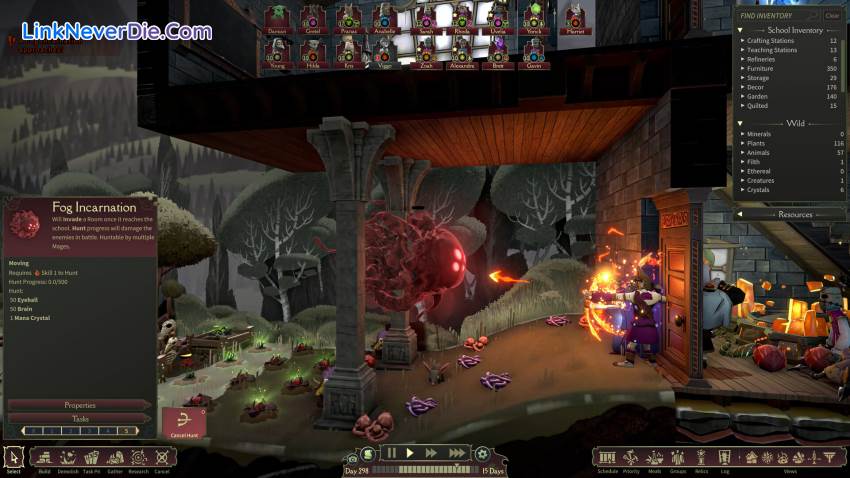Set game speed to normal play
This screenshot has width=850, height=478.
[x=410, y=453]
